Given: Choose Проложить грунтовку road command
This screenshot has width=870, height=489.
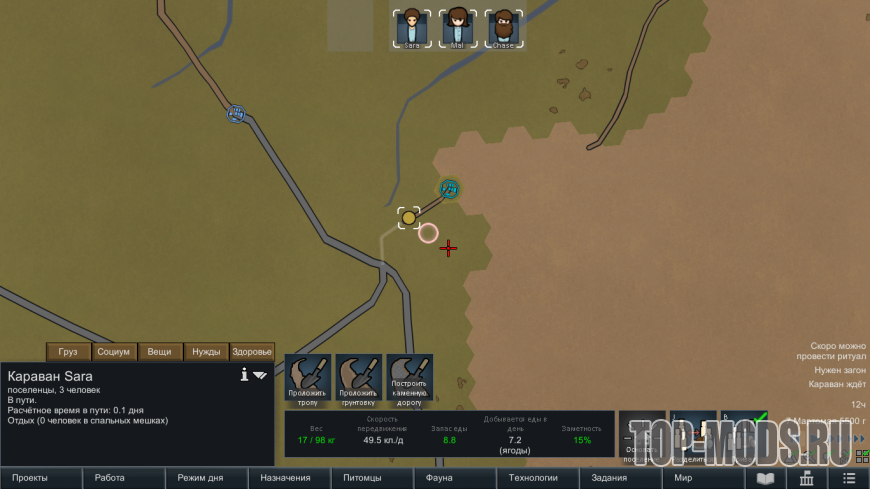Looking at the screenshot, I should click(359, 380).
